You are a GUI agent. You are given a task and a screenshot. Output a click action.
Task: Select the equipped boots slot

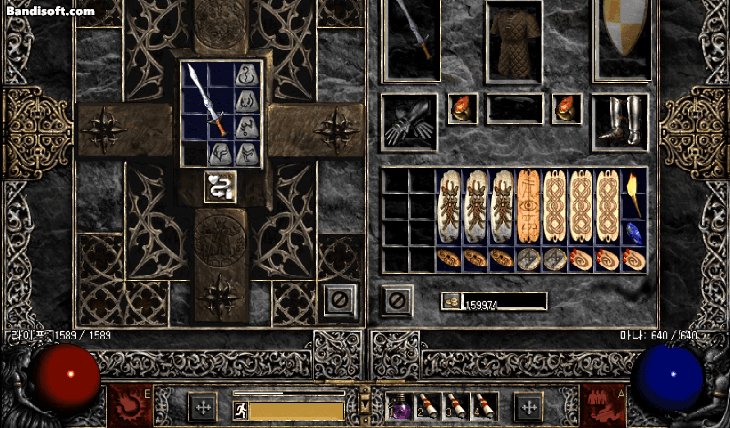[x=620, y=120]
